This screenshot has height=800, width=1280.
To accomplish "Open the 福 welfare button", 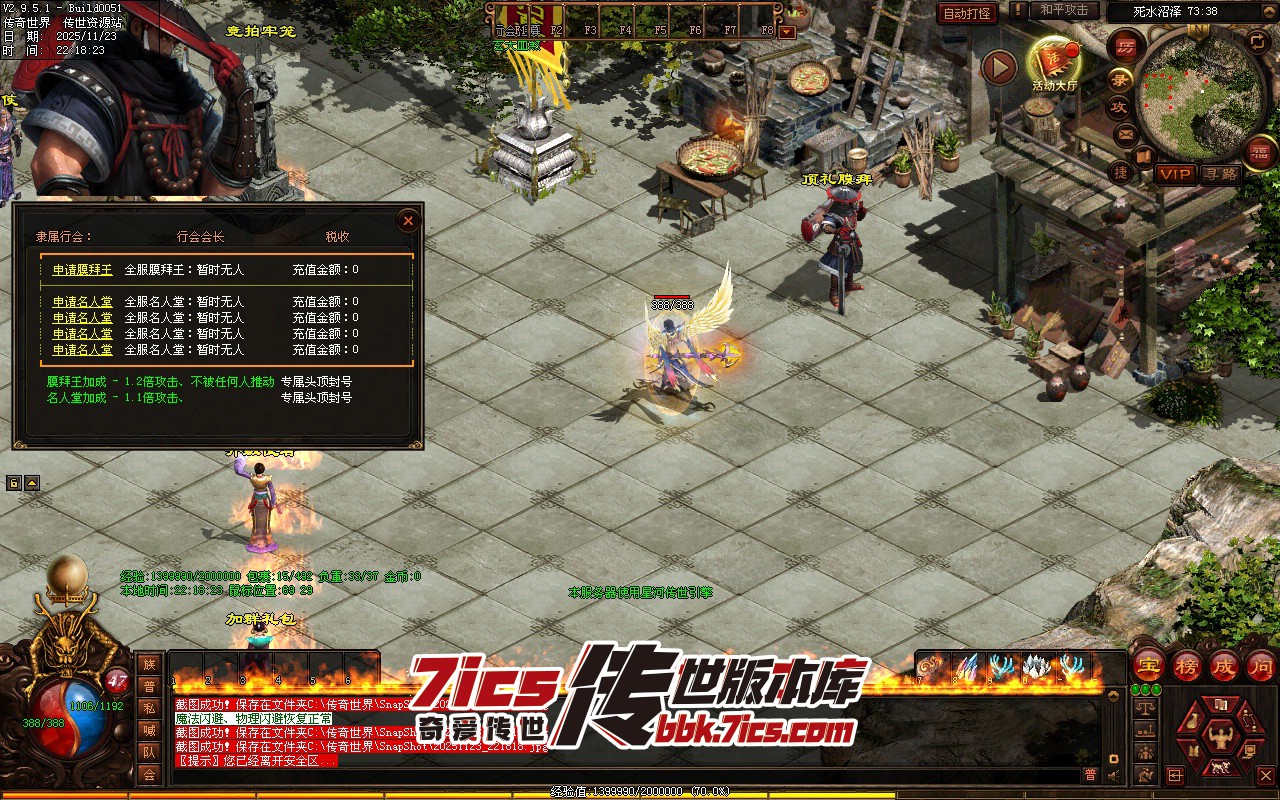I will coord(1260,151).
